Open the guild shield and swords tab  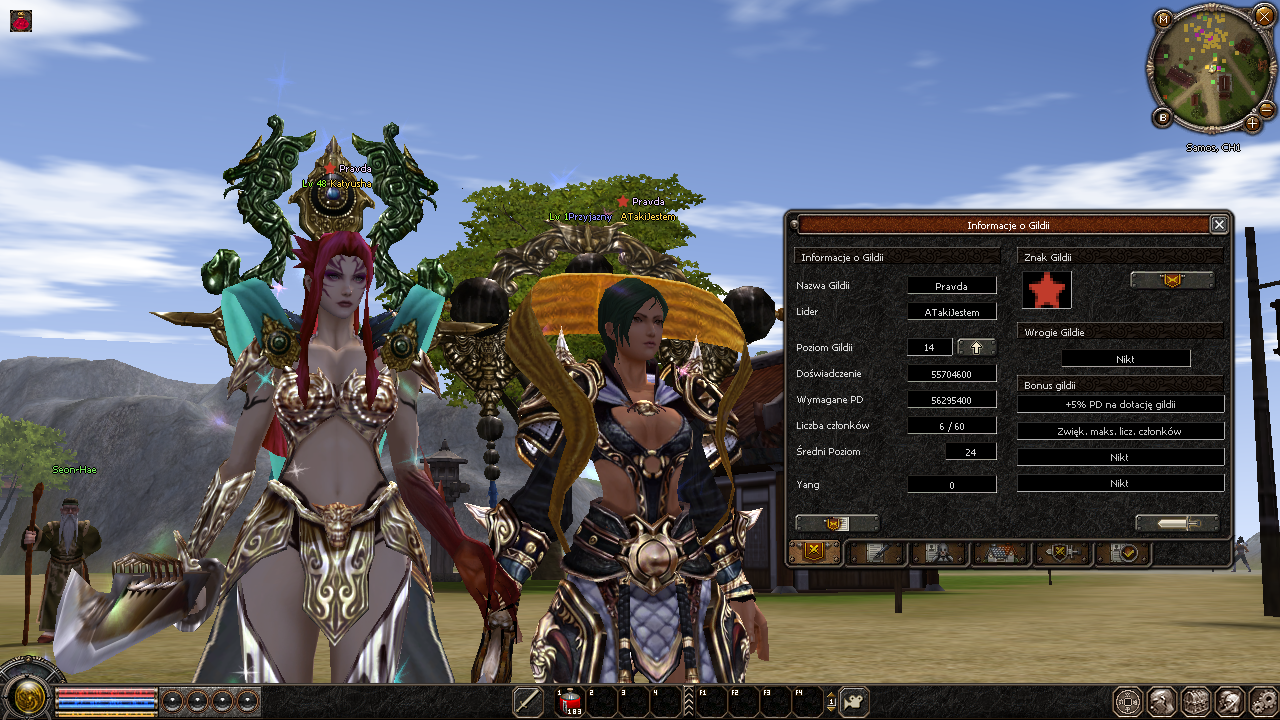pos(1061,552)
